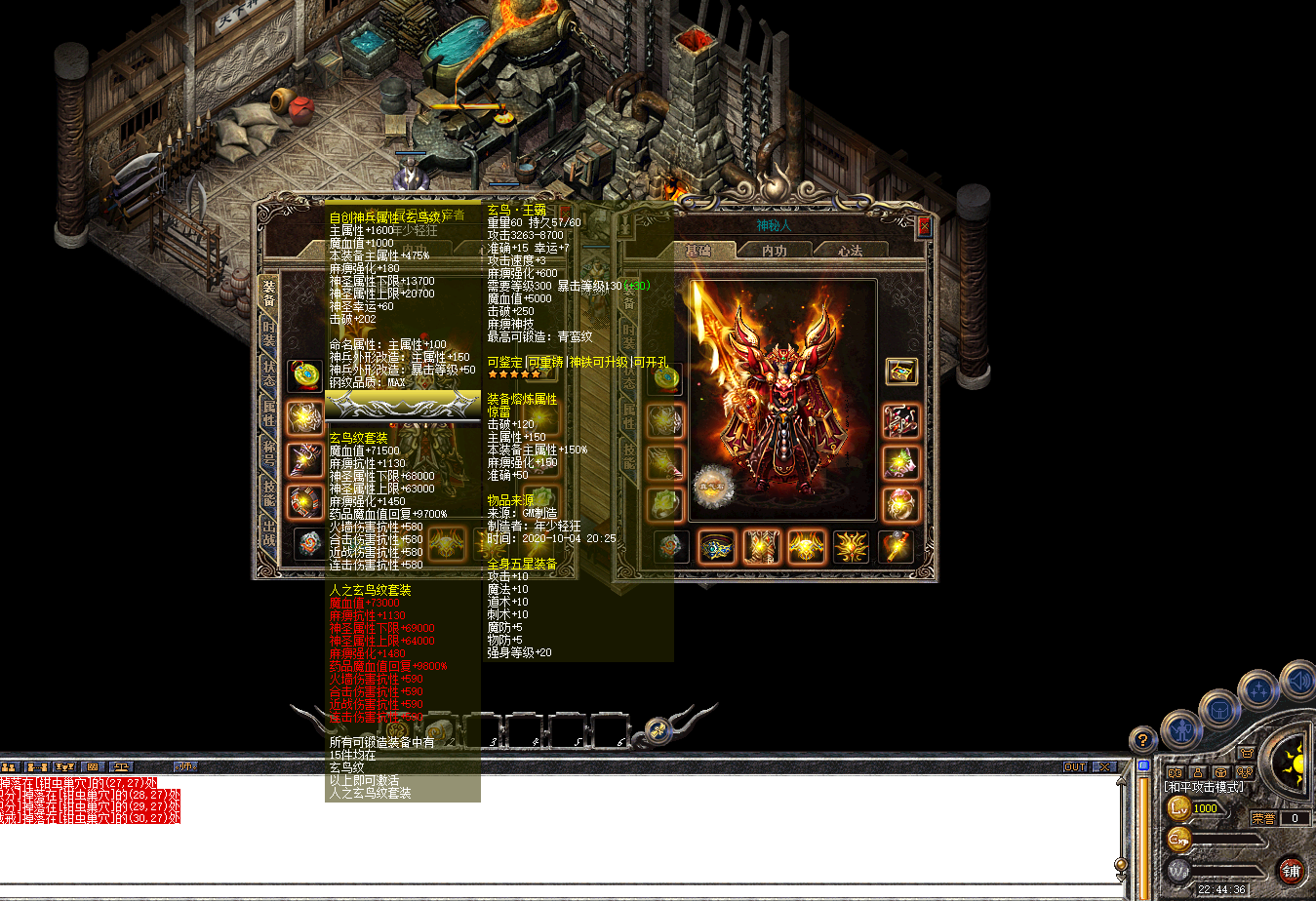The height and width of the screenshot is (901, 1316).
Task: Click the four-stars round skill button
Action: click(x=1259, y=691)
